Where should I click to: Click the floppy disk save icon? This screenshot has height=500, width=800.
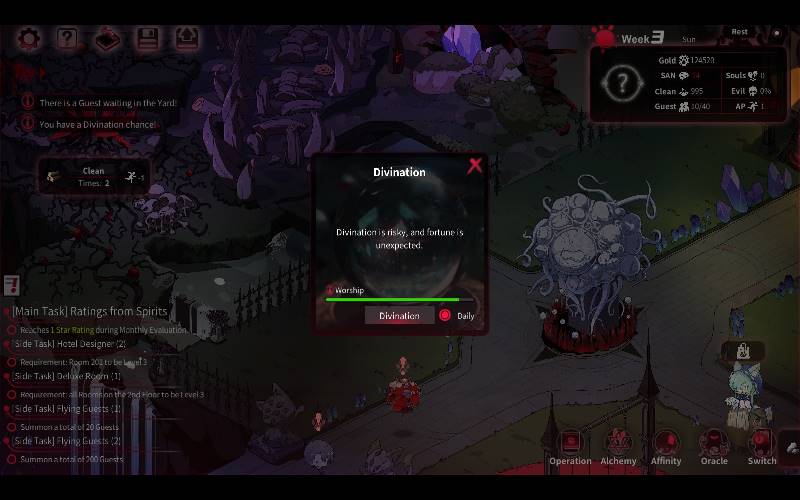(147, 39)
